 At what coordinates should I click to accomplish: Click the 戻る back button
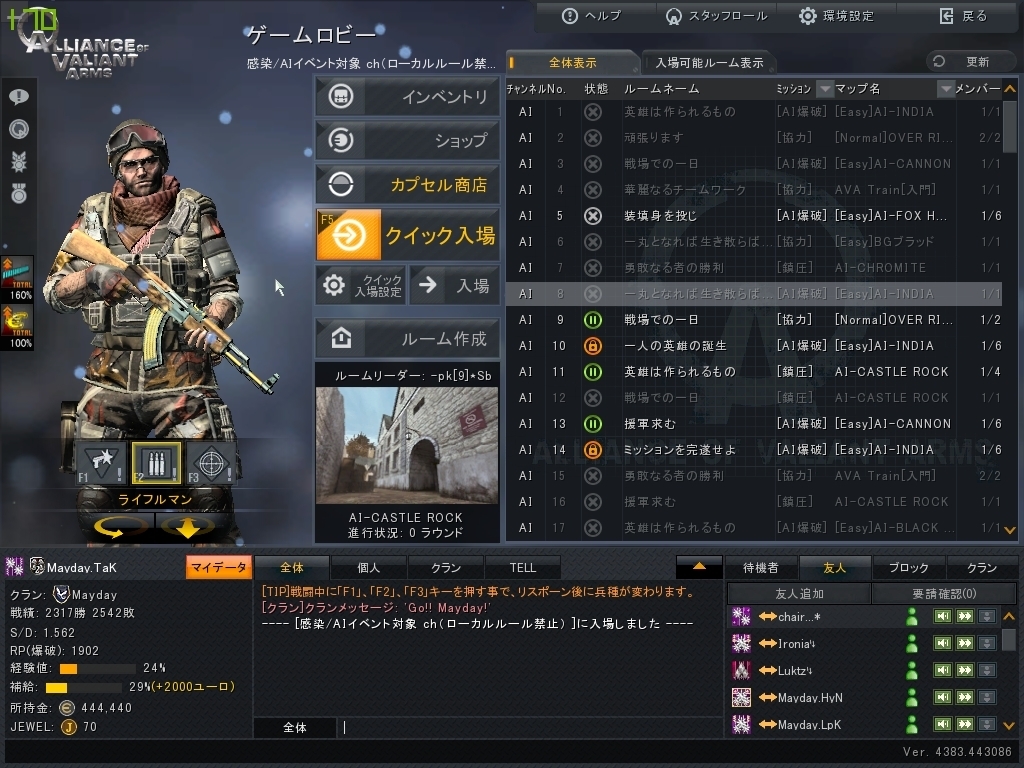pos(963,16)
